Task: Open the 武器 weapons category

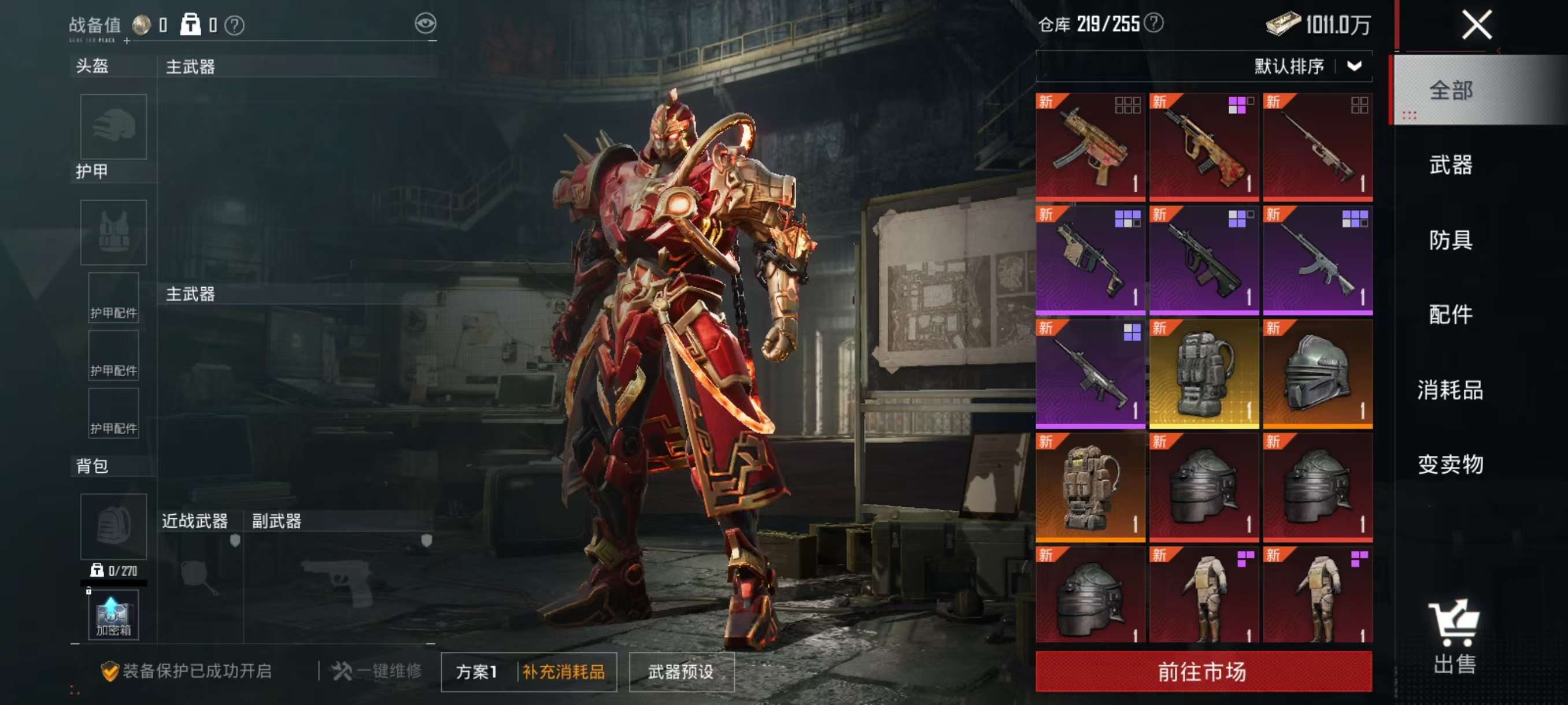Action: (1451, 165)
